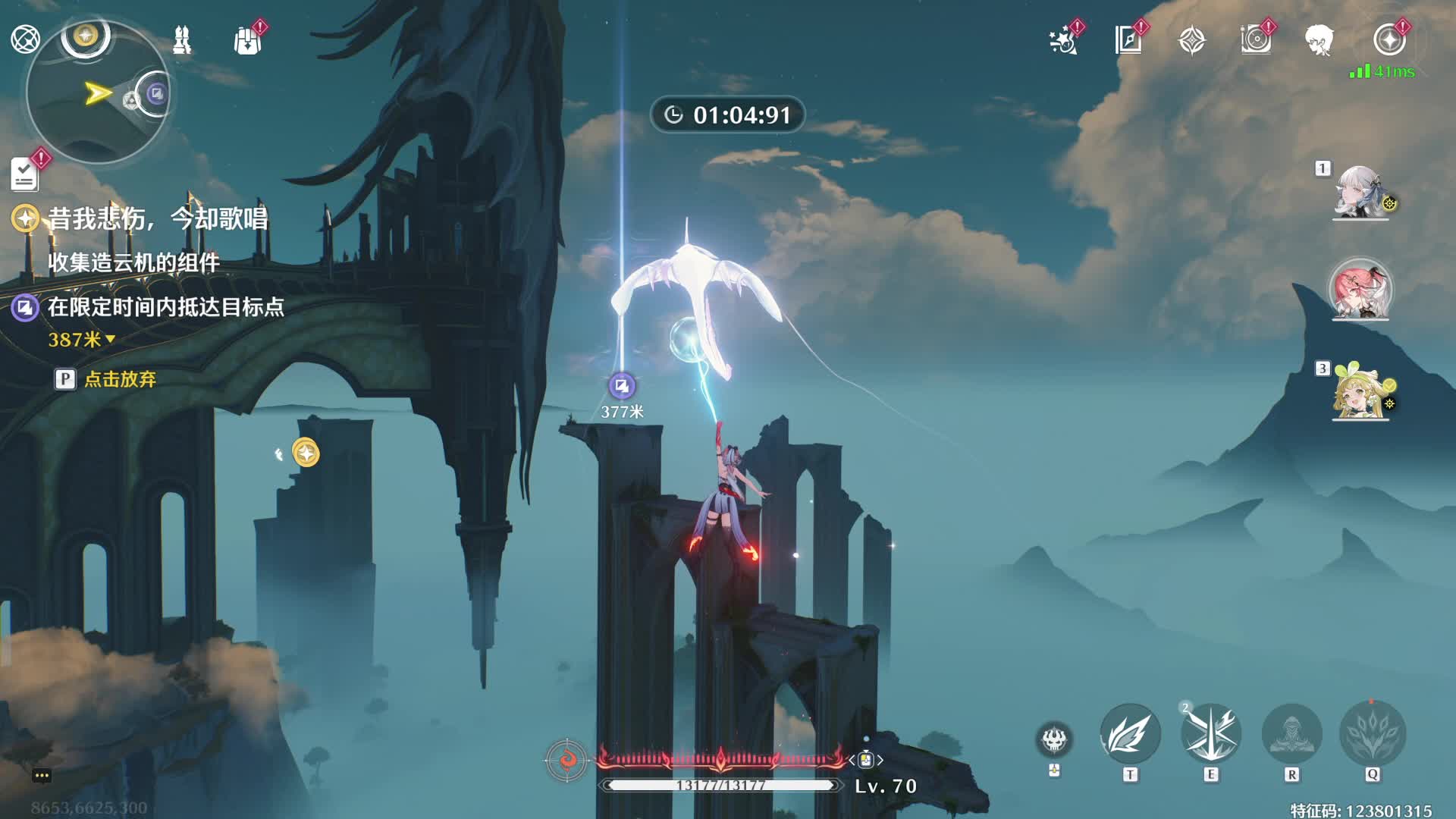1456x819 pixels.
Task: Click 点击放弃 to abandon challenge
Action: [119, 379]
